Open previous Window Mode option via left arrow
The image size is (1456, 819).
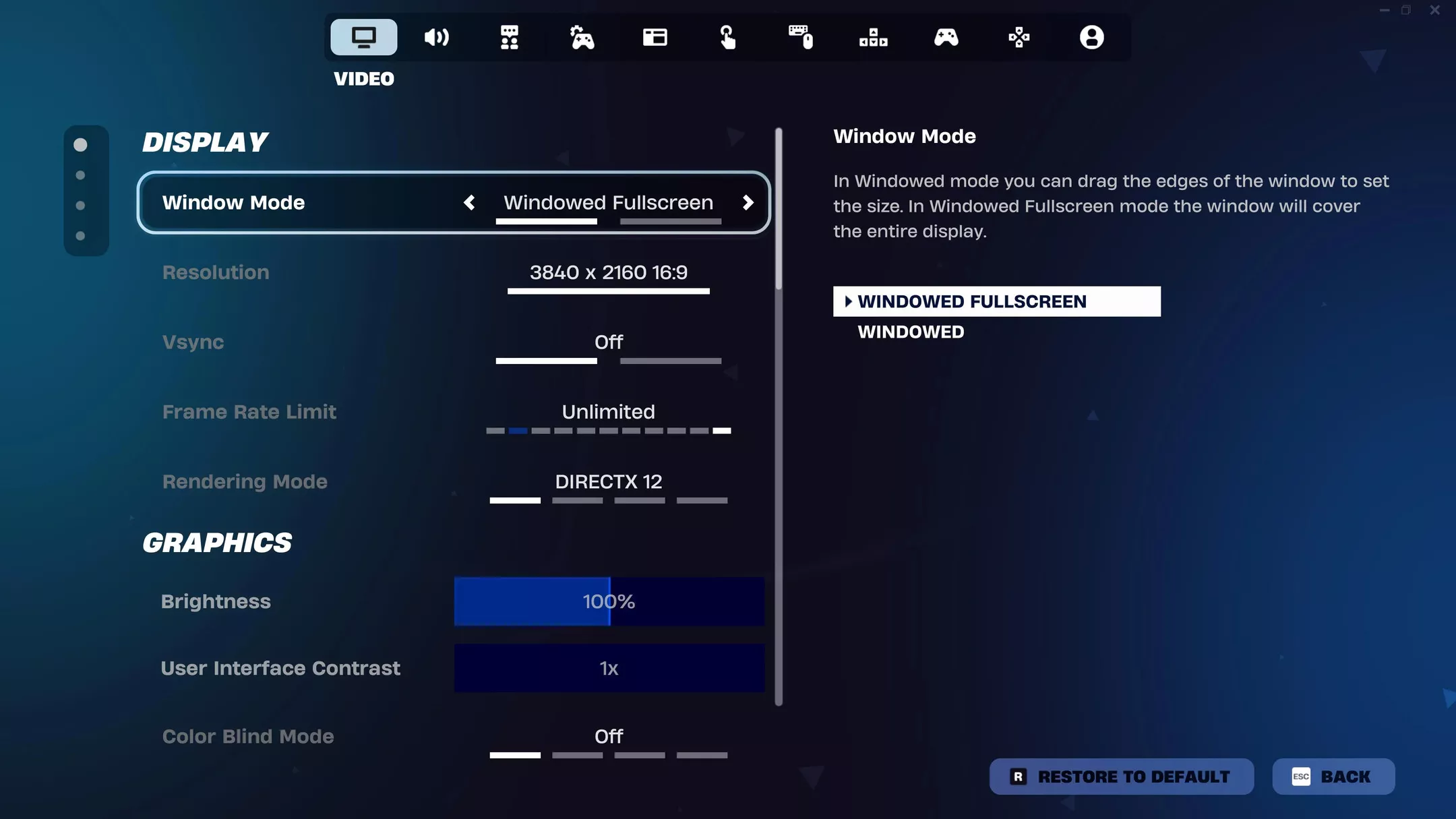click(x=470, y=203)
